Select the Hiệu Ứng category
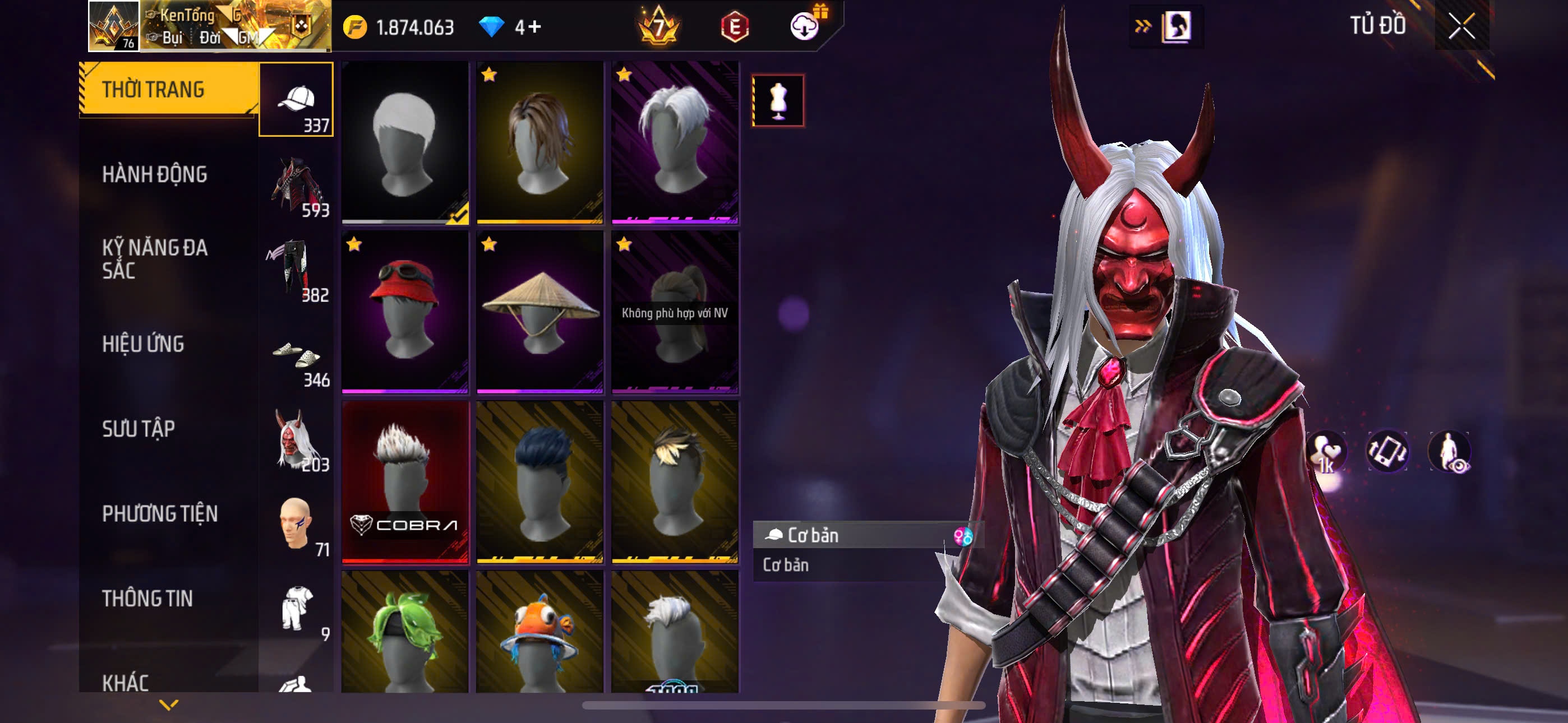Image resolution: width=1568 pixels, height=723 pixels. 143,344
